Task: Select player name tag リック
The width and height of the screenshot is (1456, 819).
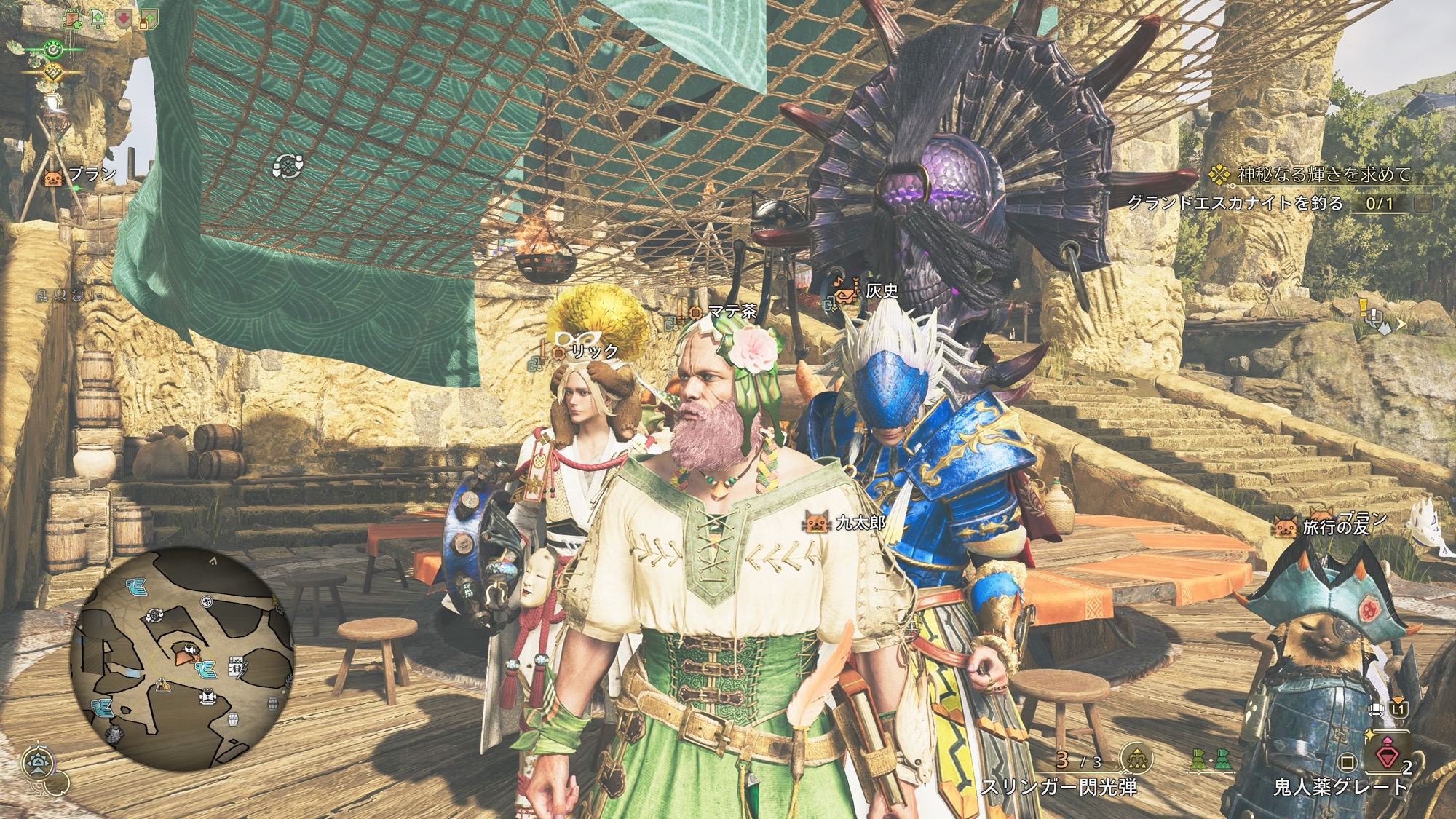Action: [x=593, y=351]
